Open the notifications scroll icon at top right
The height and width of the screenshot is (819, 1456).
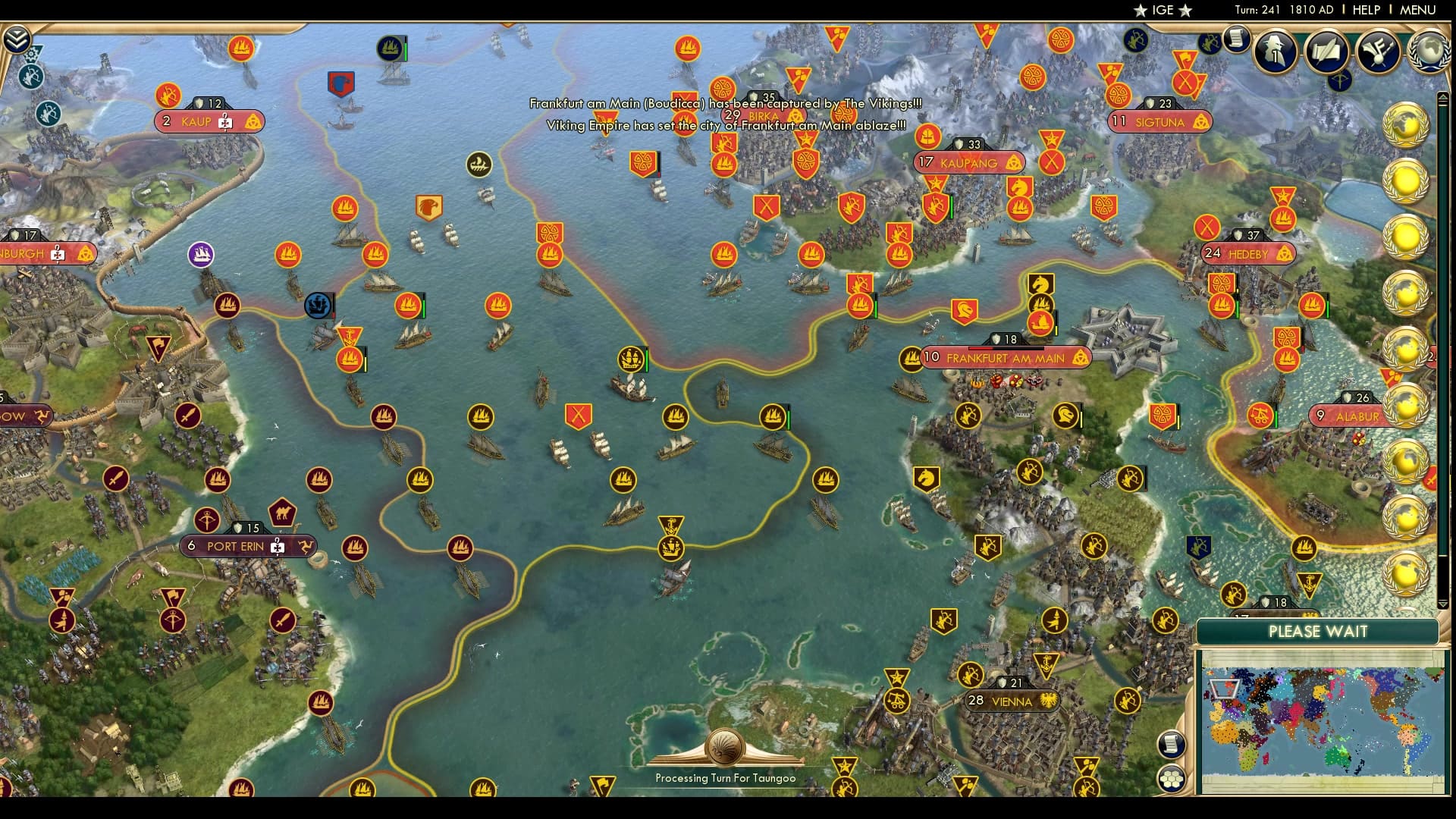point(1238,39)
